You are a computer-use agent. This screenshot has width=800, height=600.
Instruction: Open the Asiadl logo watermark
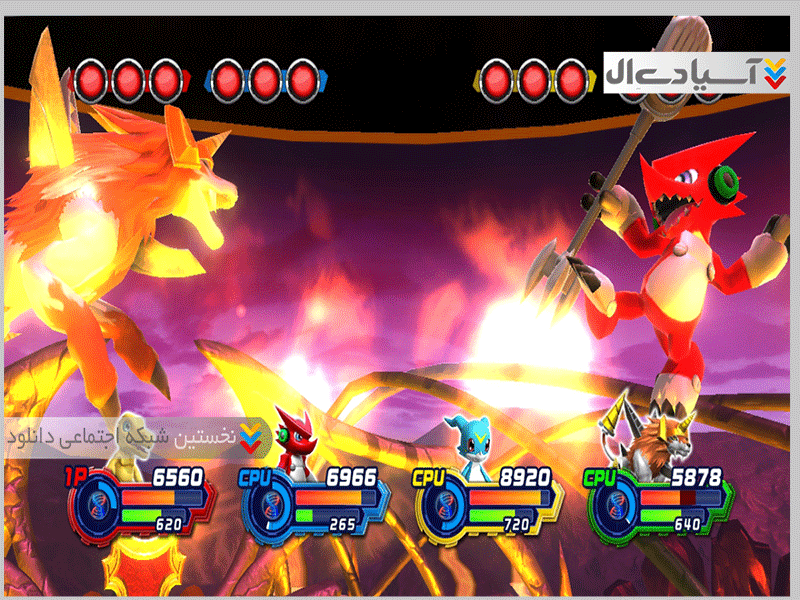pyautogui.click(x=696, y=70)
